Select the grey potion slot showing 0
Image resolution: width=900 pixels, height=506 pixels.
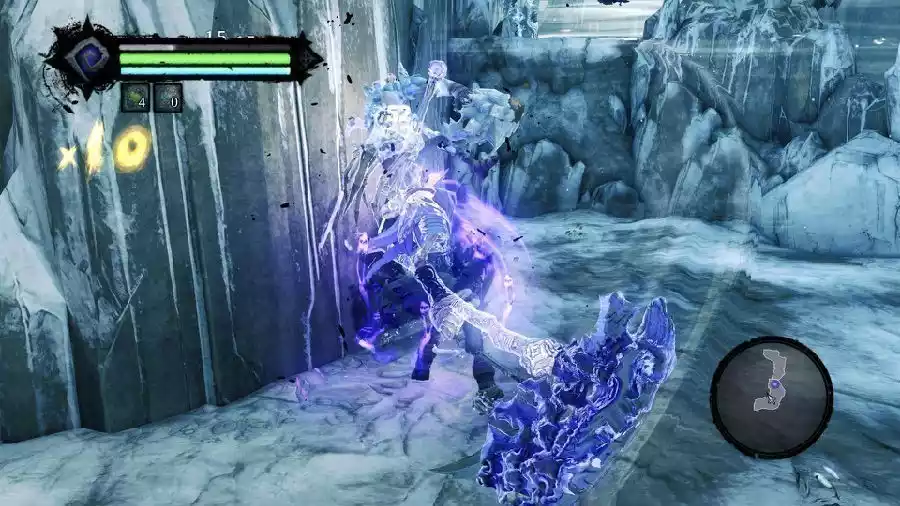[168, 97]
